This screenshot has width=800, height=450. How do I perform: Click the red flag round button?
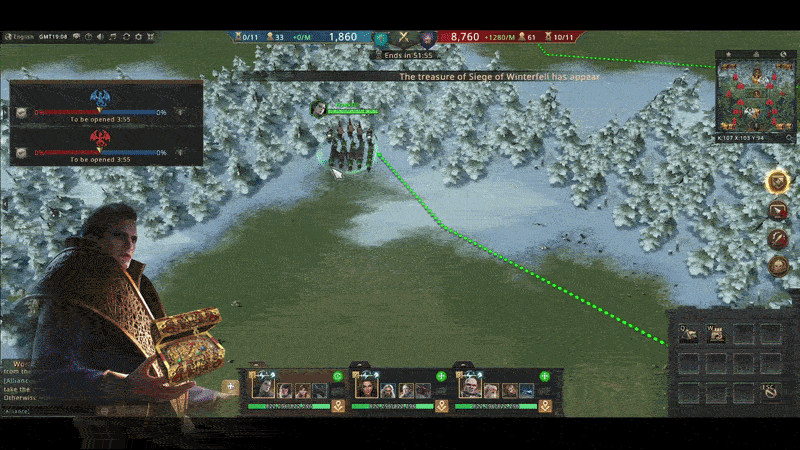tap(777, 211)
